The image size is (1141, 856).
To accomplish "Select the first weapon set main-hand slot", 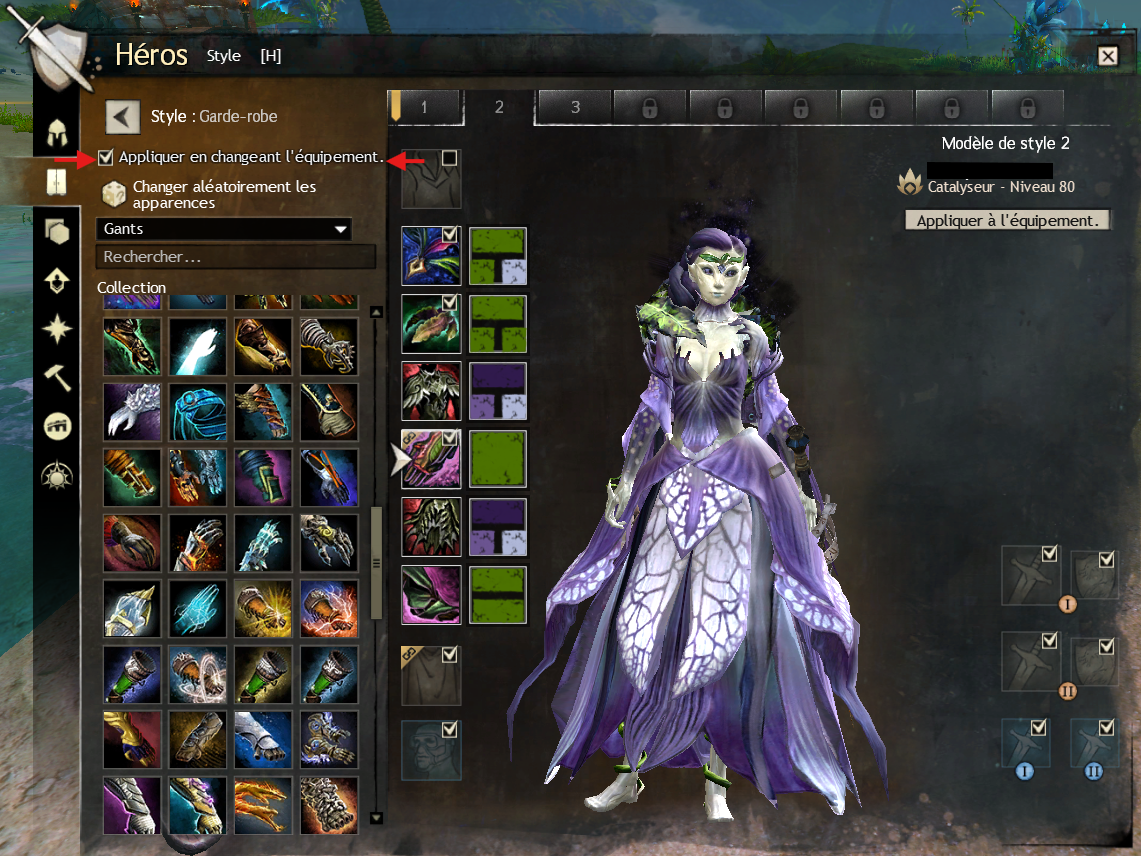I will pyautogui.click(x=1030, y=575).
